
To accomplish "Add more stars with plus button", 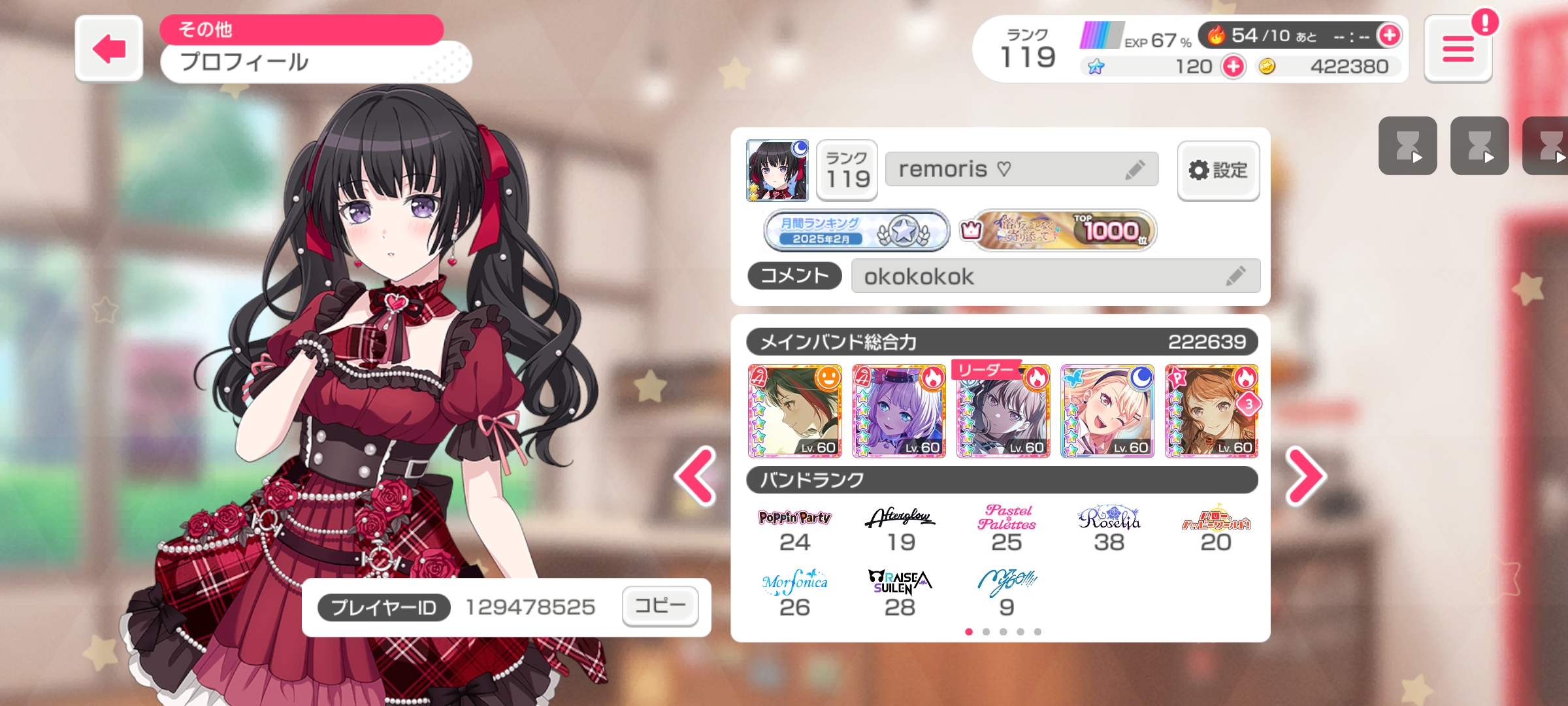I will 1233,67.
